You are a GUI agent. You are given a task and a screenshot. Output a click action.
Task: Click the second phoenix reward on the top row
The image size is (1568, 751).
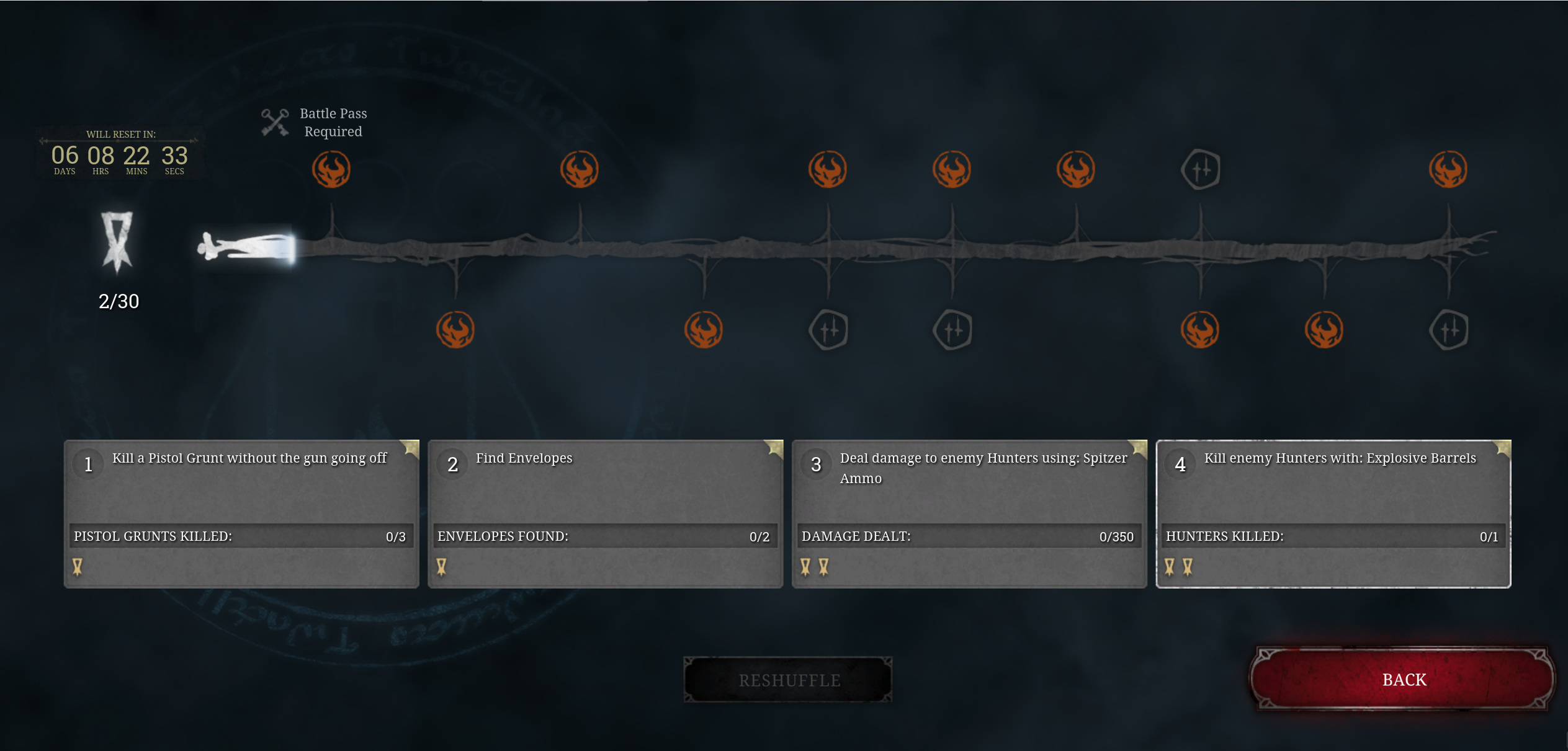[581, 169]
